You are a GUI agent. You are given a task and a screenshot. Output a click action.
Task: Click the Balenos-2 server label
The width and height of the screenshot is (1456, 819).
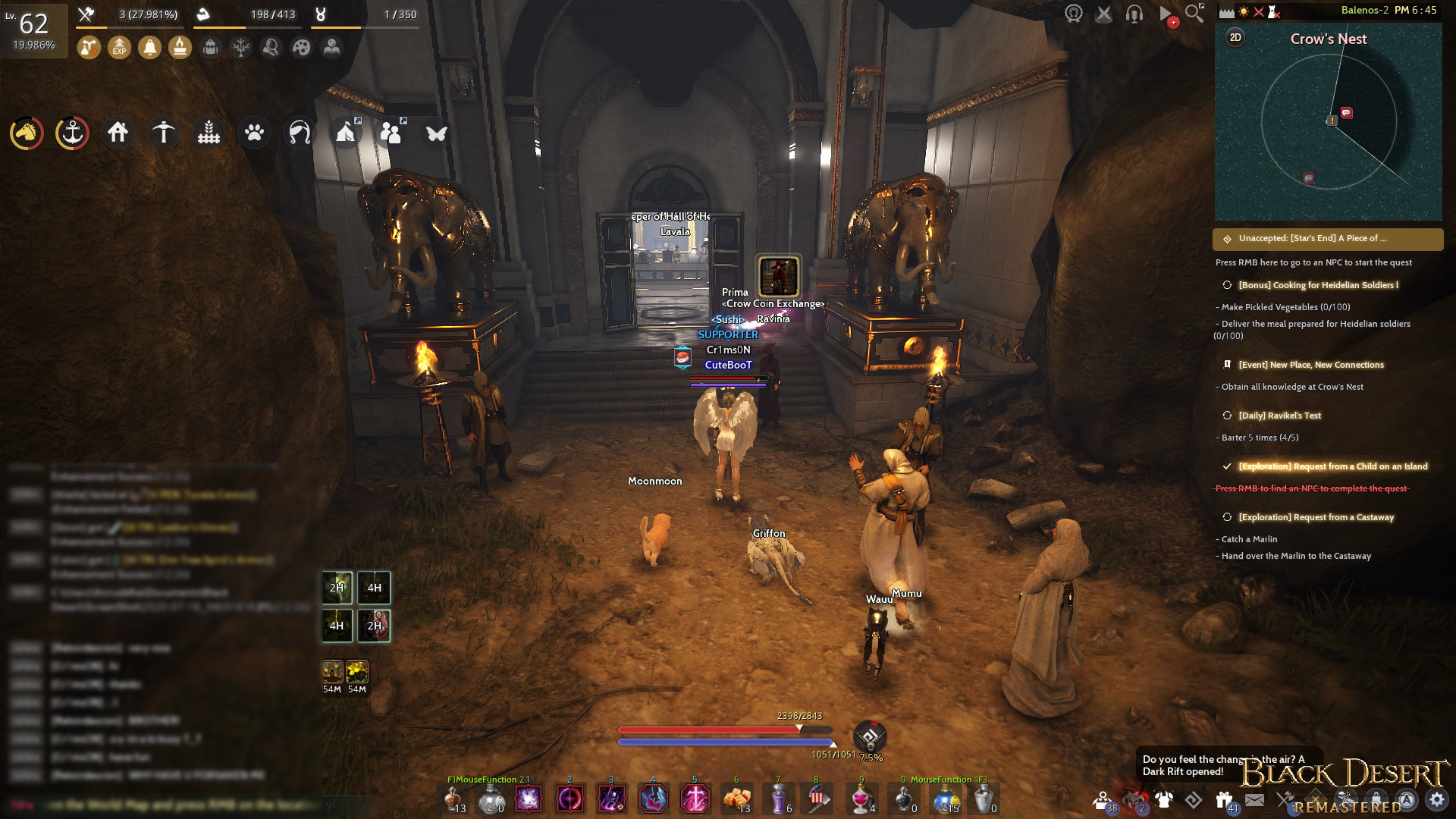coord(1367,11)
